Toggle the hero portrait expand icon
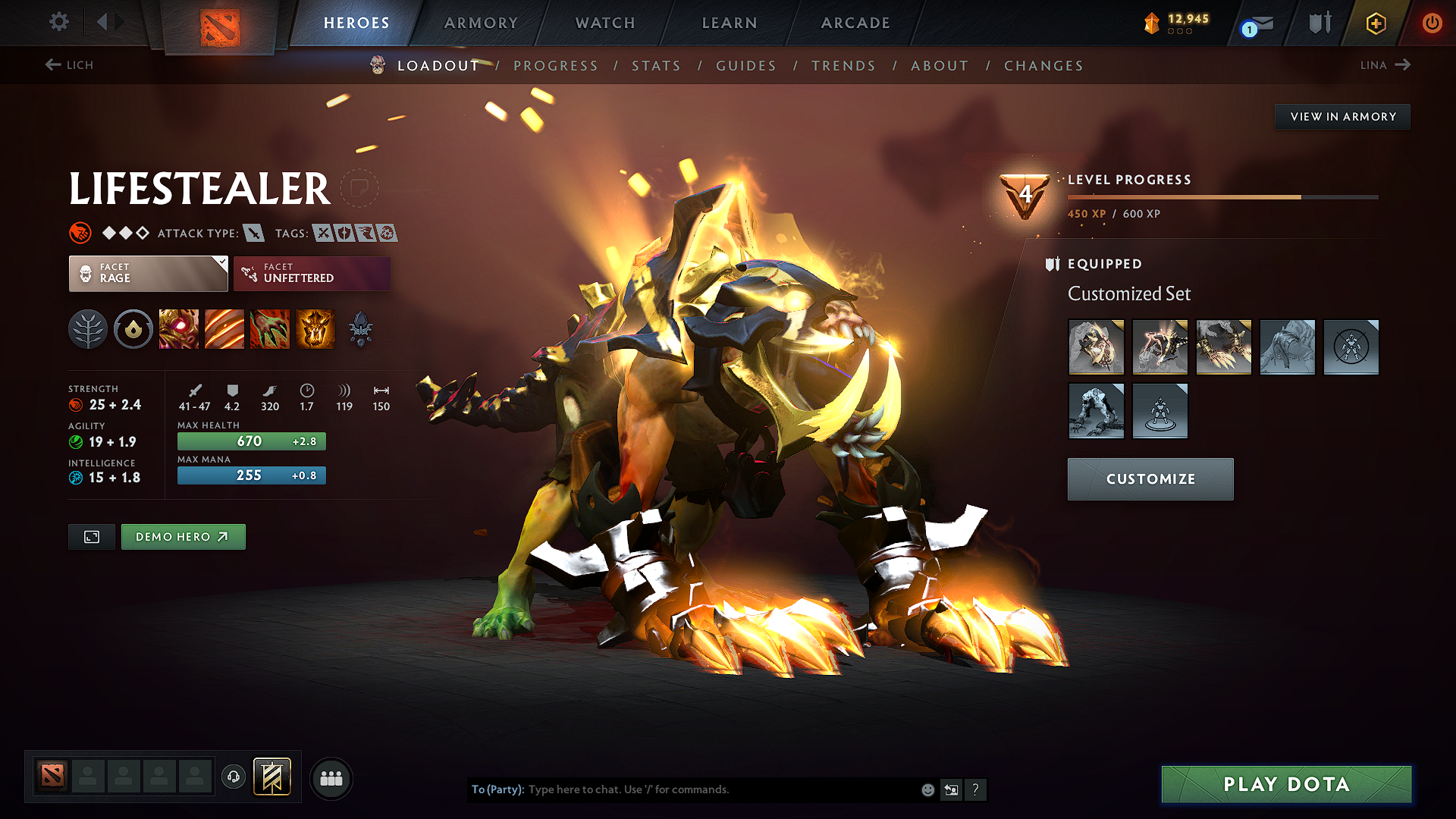The width and height of the screenshot is (1456, 819). [91, 536]
